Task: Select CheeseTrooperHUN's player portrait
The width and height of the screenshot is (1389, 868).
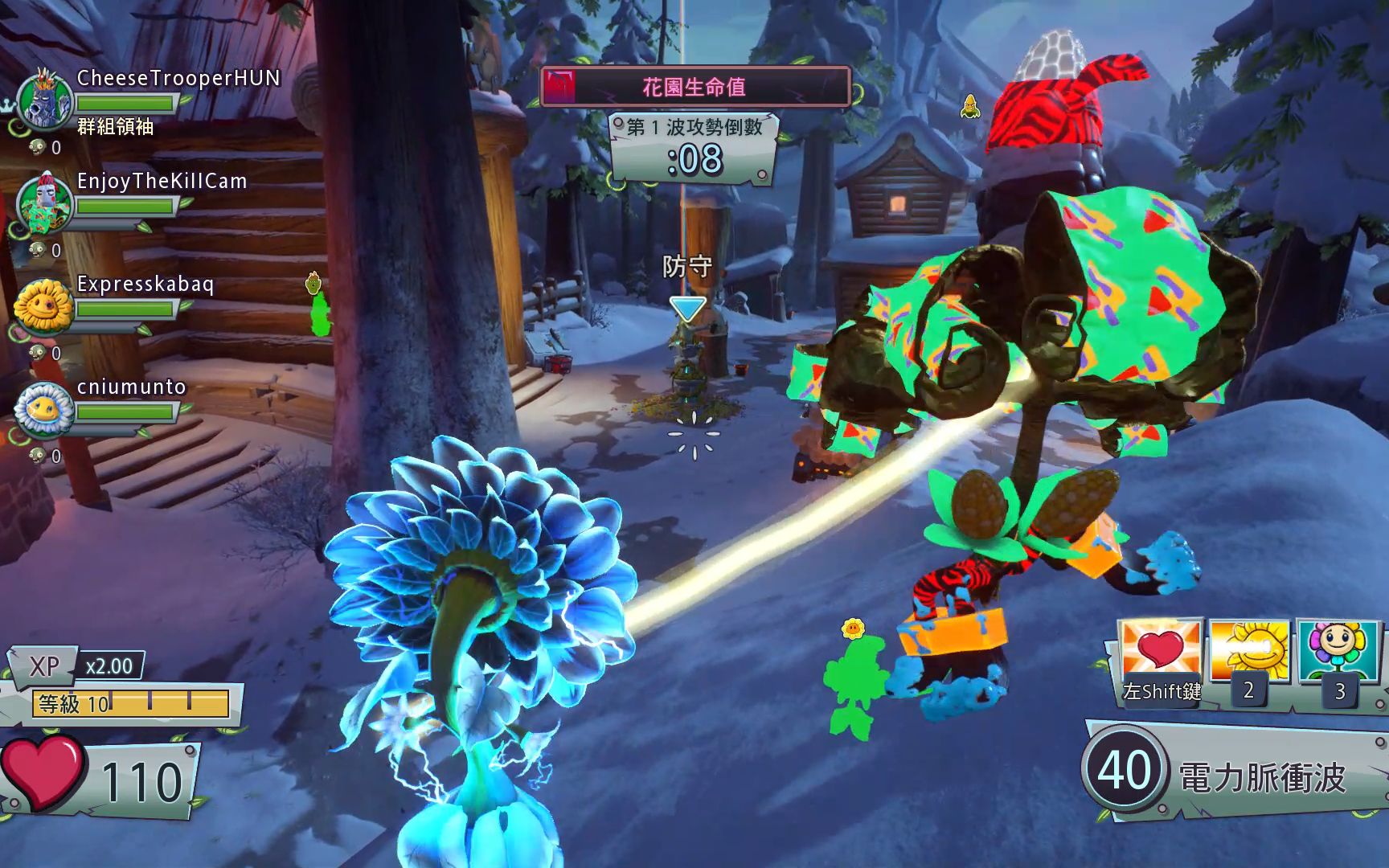Action: tap(44, 100)
